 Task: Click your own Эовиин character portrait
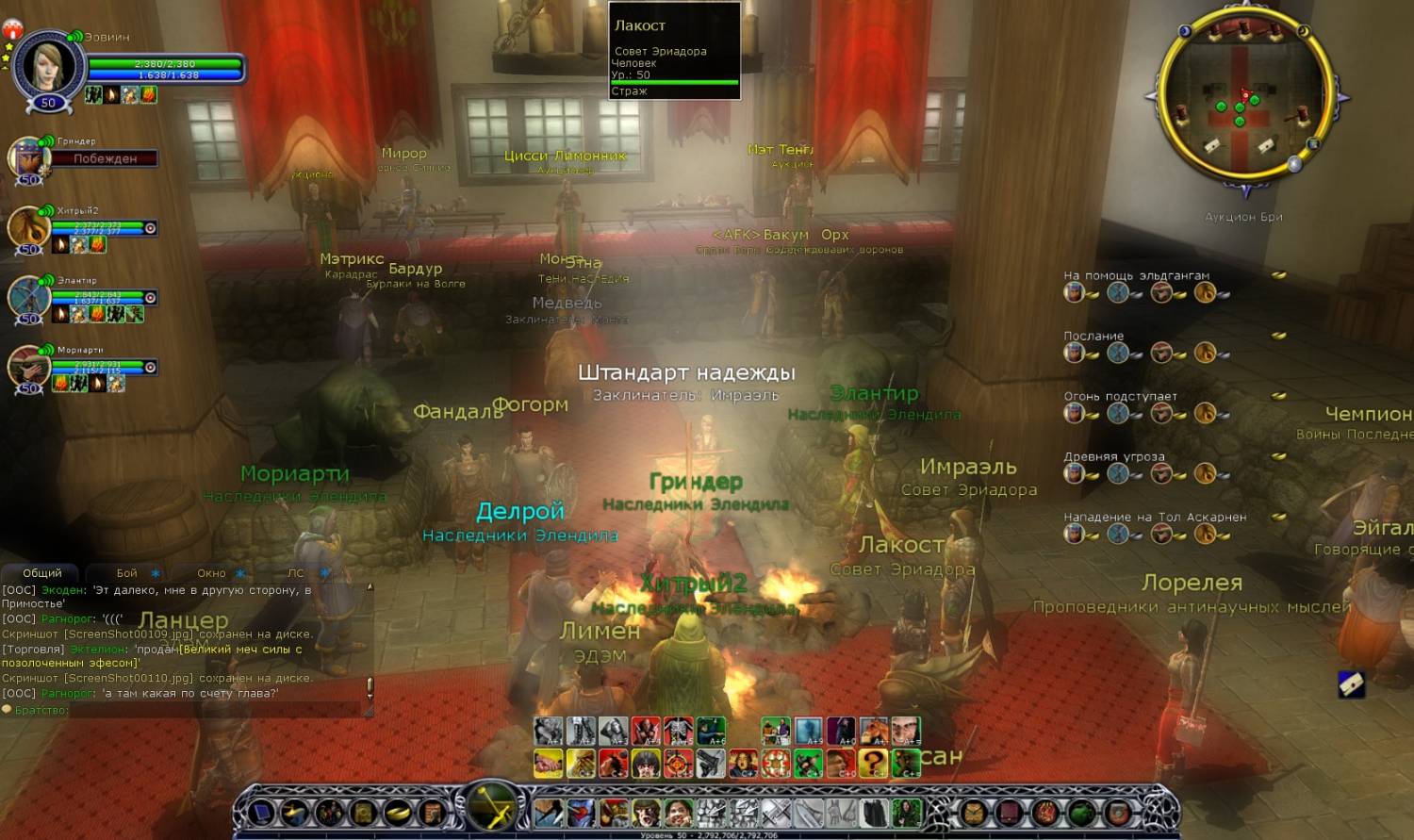click(x=49, y=66)
